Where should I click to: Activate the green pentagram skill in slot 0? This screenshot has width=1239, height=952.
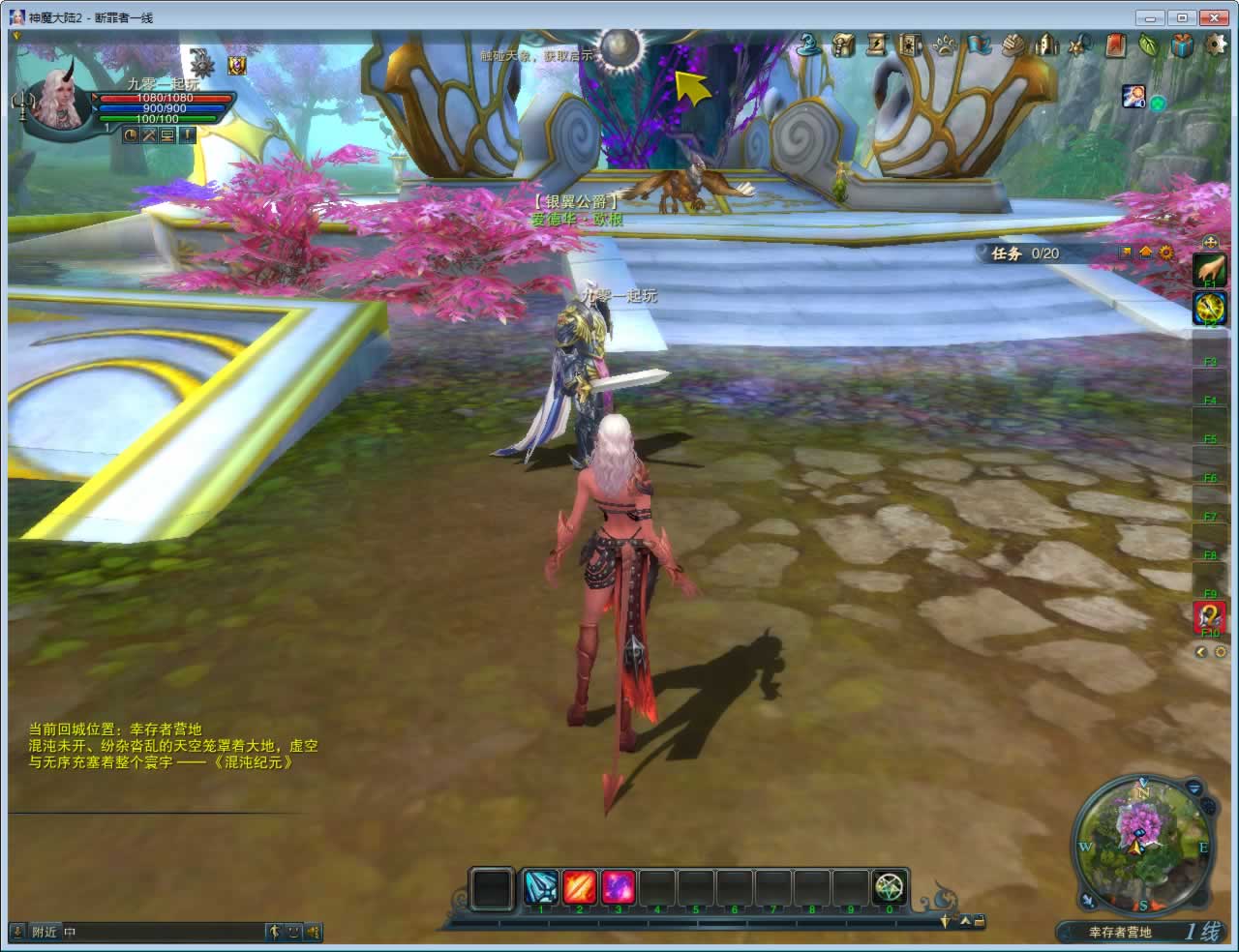coord(890,887)
